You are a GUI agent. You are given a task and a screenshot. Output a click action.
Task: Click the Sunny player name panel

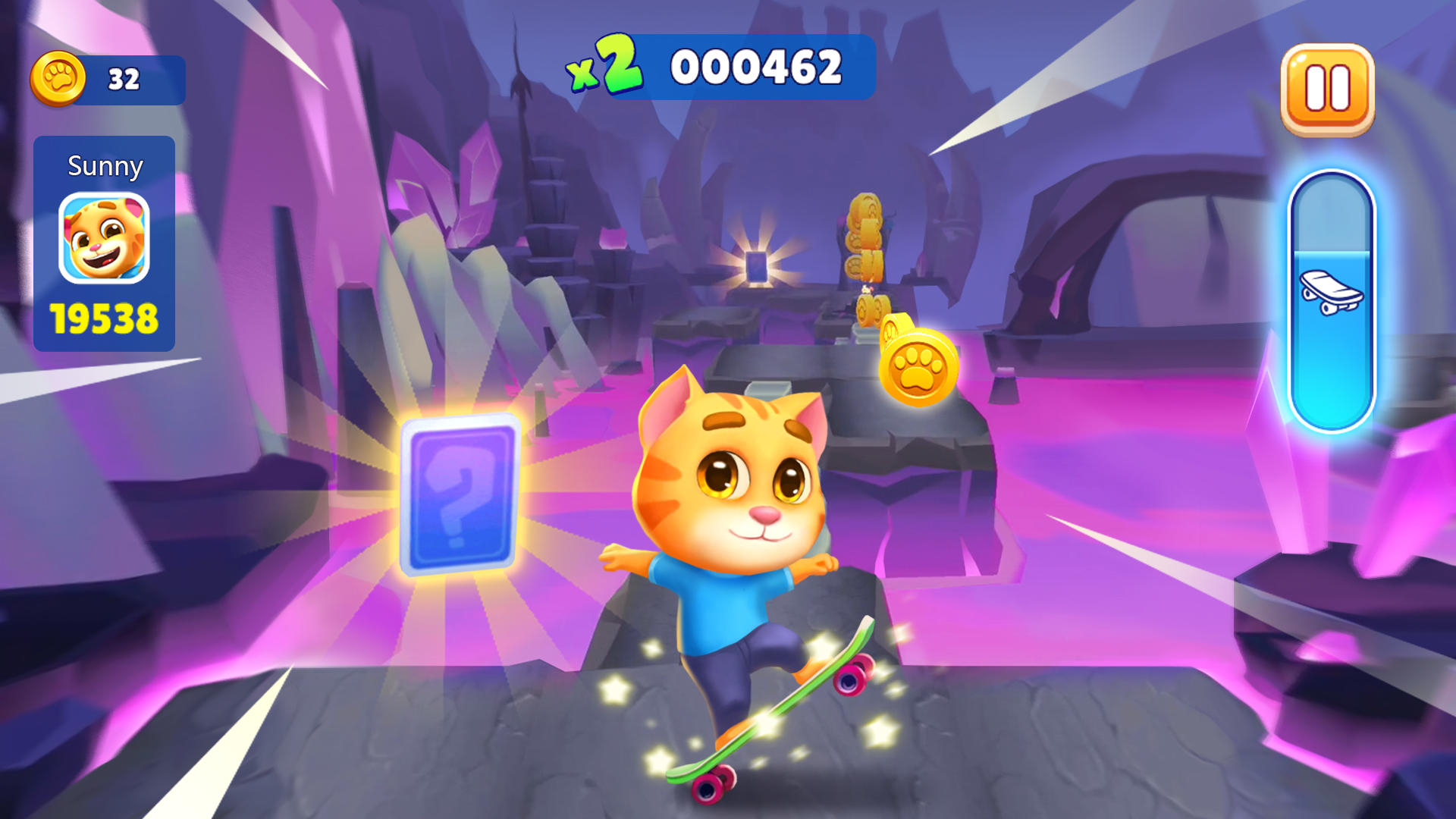(105, 165)
